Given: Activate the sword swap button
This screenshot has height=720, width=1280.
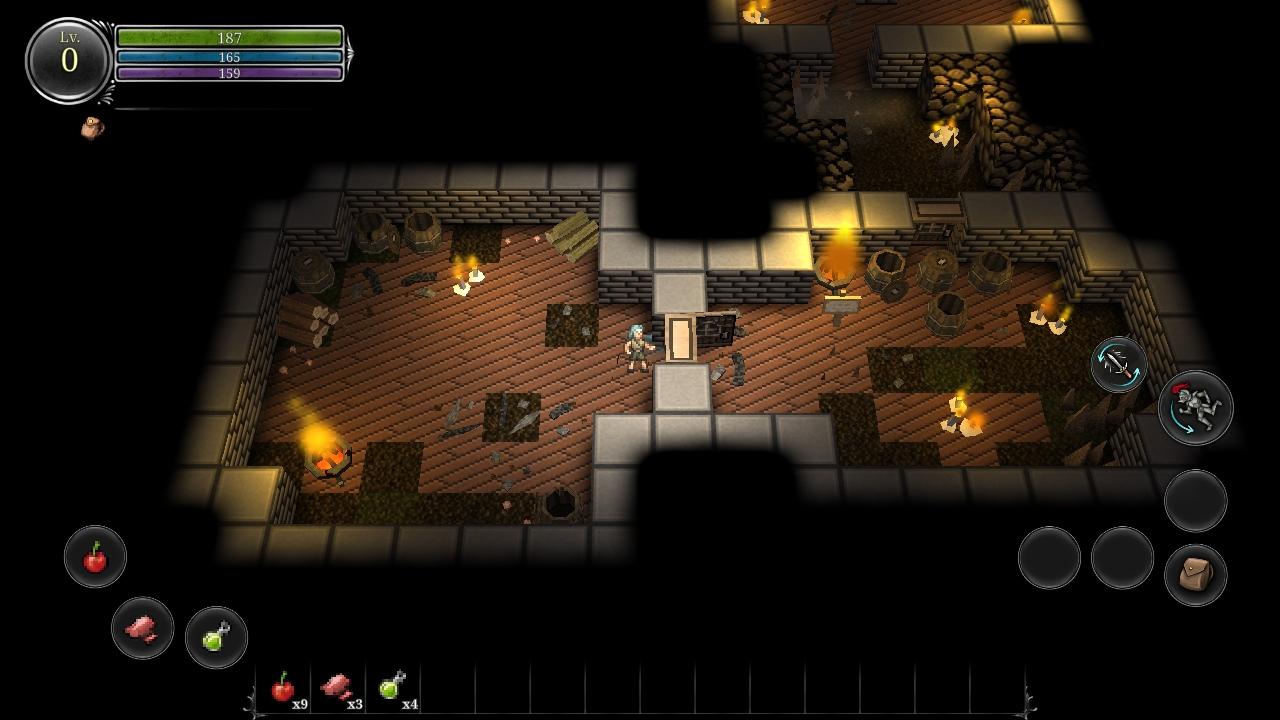Looking at the screenshot, I should pos(1118,365).
